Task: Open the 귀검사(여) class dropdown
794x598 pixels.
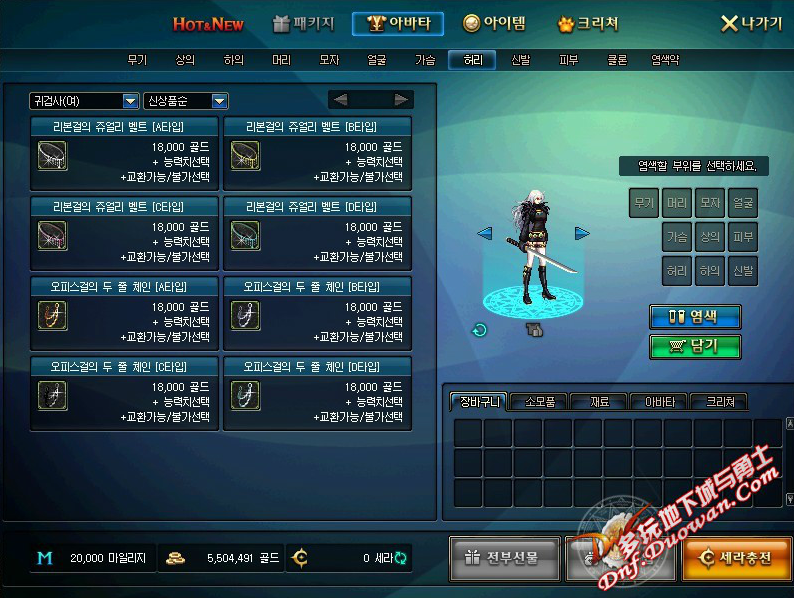Action: click(x=84, y=100)
